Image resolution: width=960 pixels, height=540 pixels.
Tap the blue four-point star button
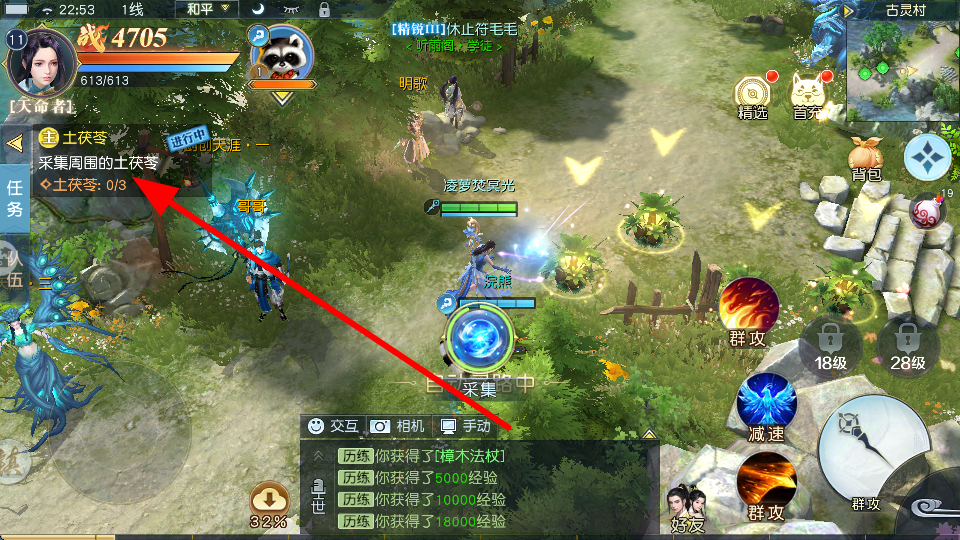click(928, 156)
